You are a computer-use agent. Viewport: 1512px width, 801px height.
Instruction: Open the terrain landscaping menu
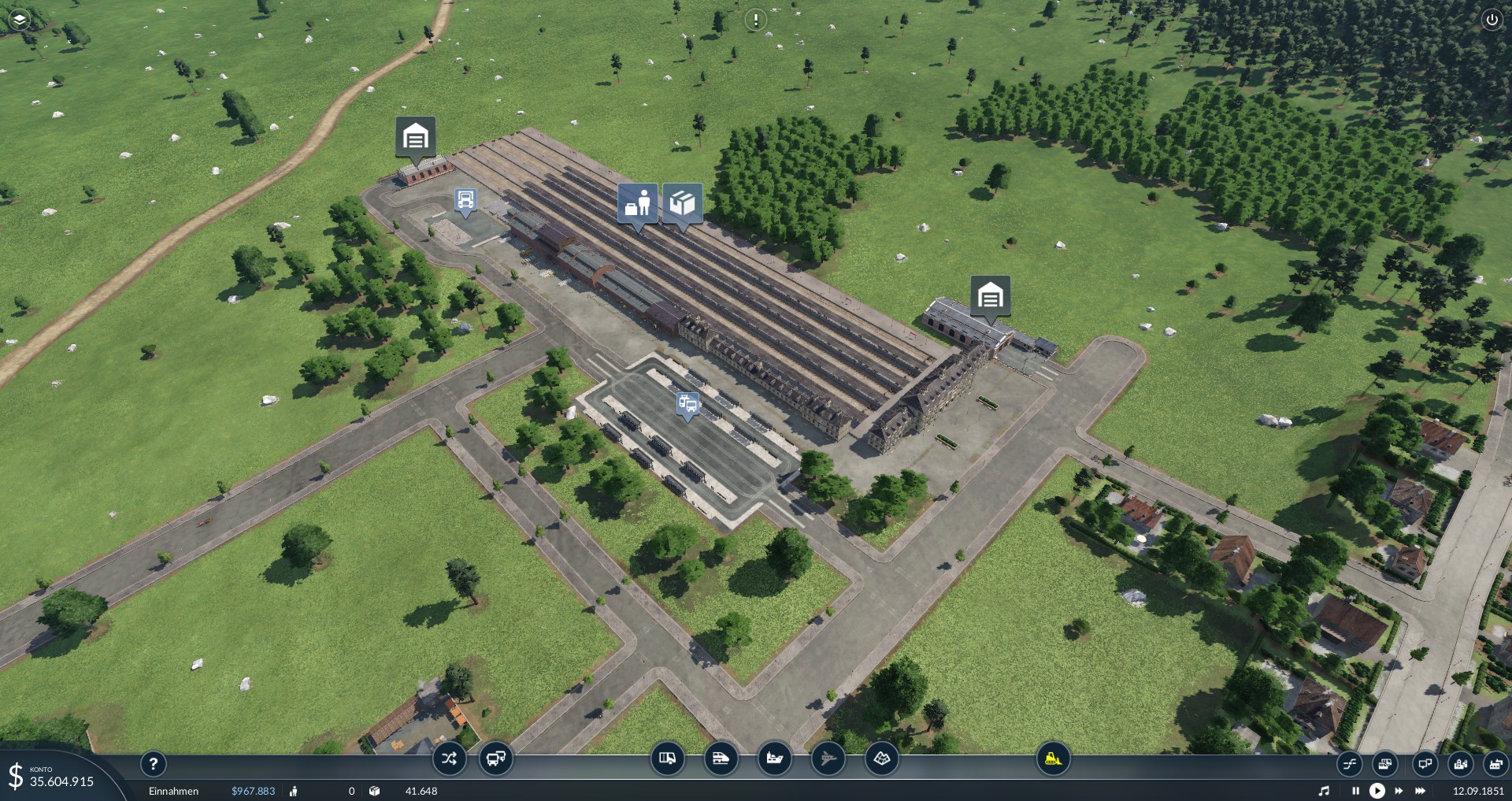(x=881, y=758)
